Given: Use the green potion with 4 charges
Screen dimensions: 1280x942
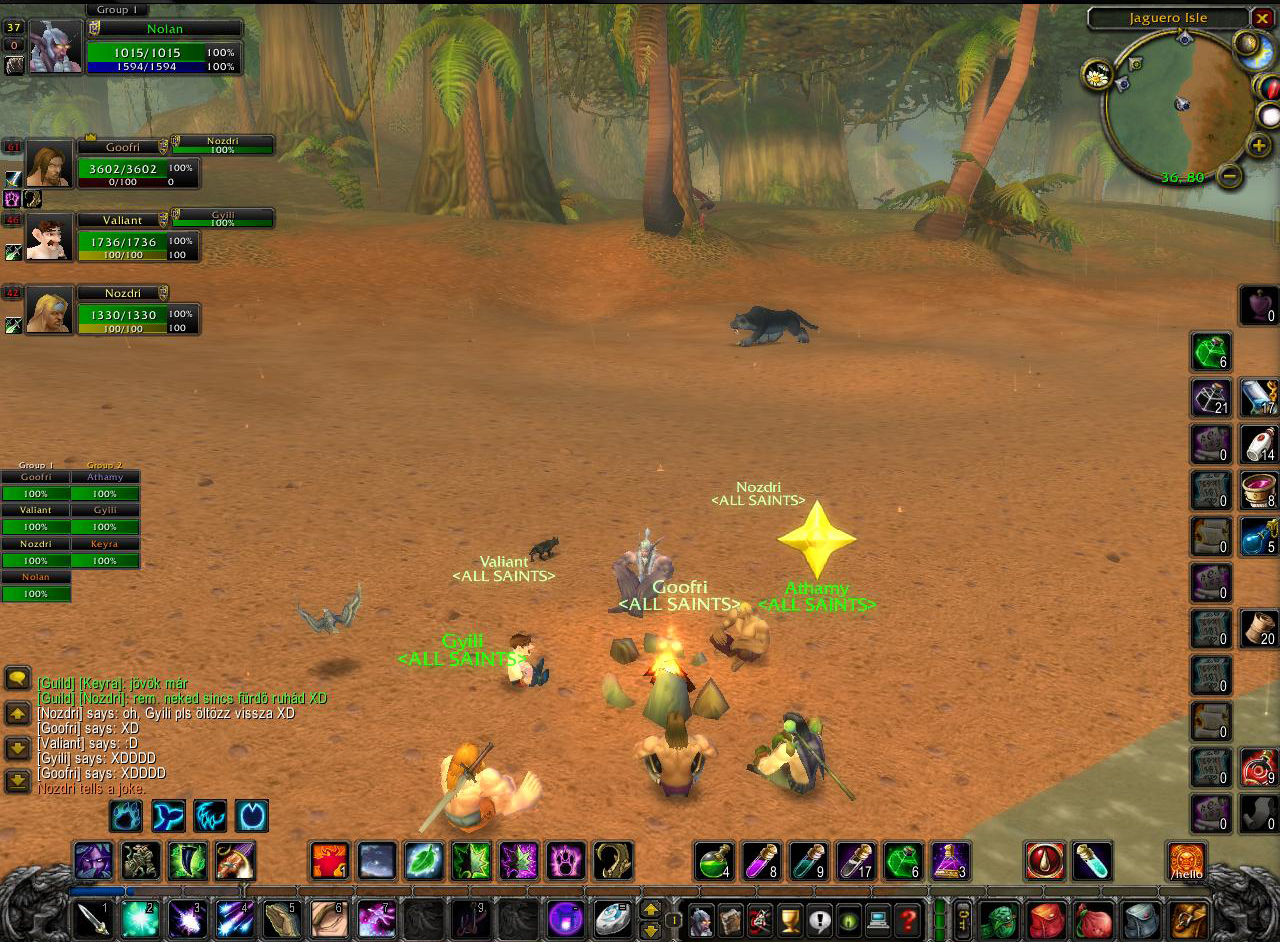Looking at the screenshot, I should click(x=714, y=861).
